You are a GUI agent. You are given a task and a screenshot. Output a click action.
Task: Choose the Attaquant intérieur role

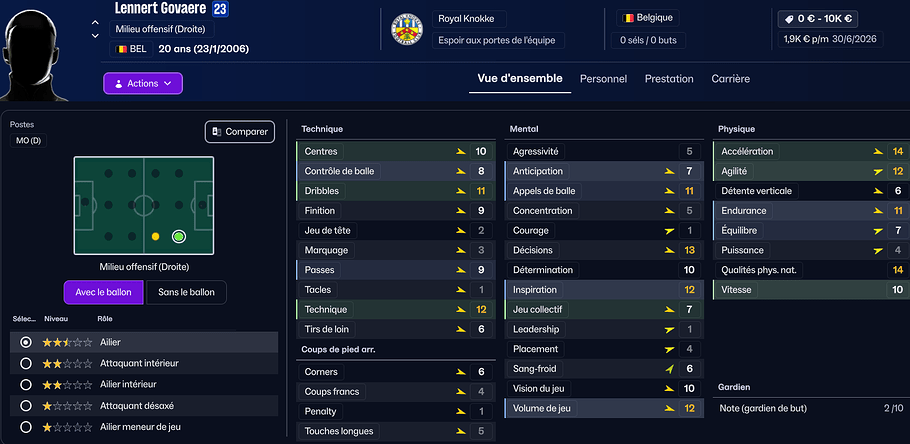click(26, 363)
